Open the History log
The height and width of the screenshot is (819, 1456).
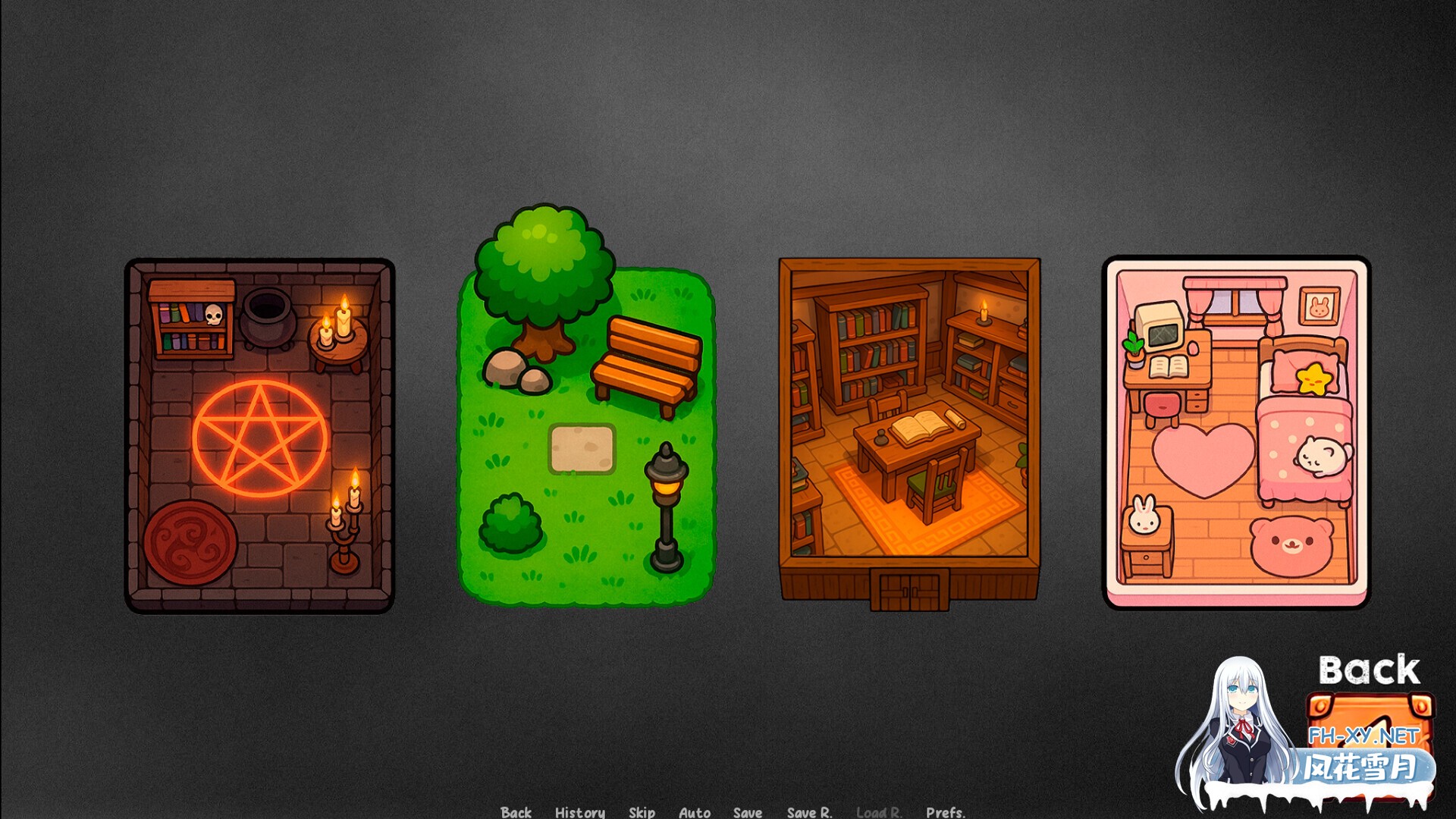tap(579, 812)
